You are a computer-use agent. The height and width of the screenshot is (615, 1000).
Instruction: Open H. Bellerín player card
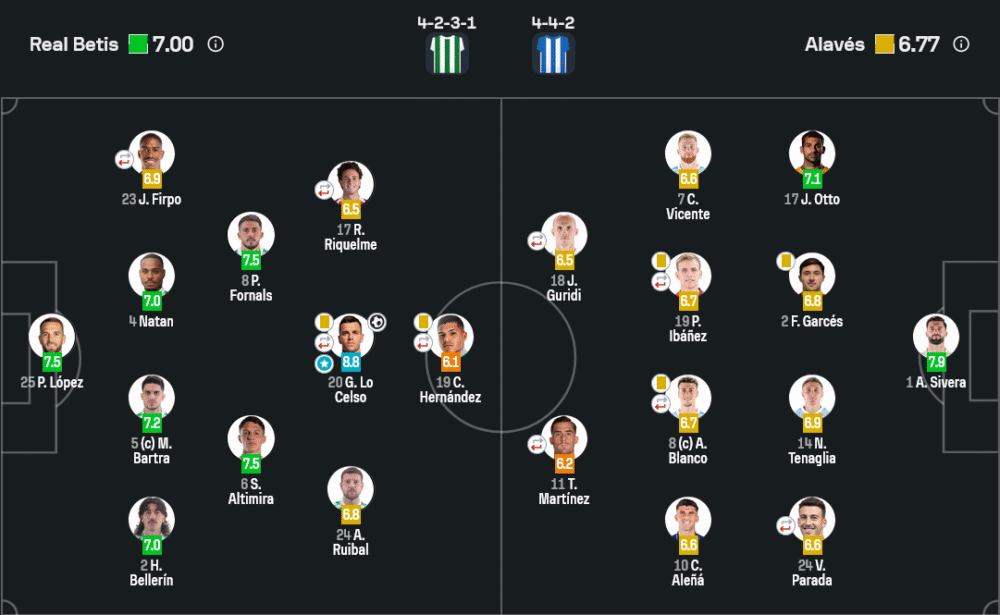pyautogui.click(x=152, y=520)
